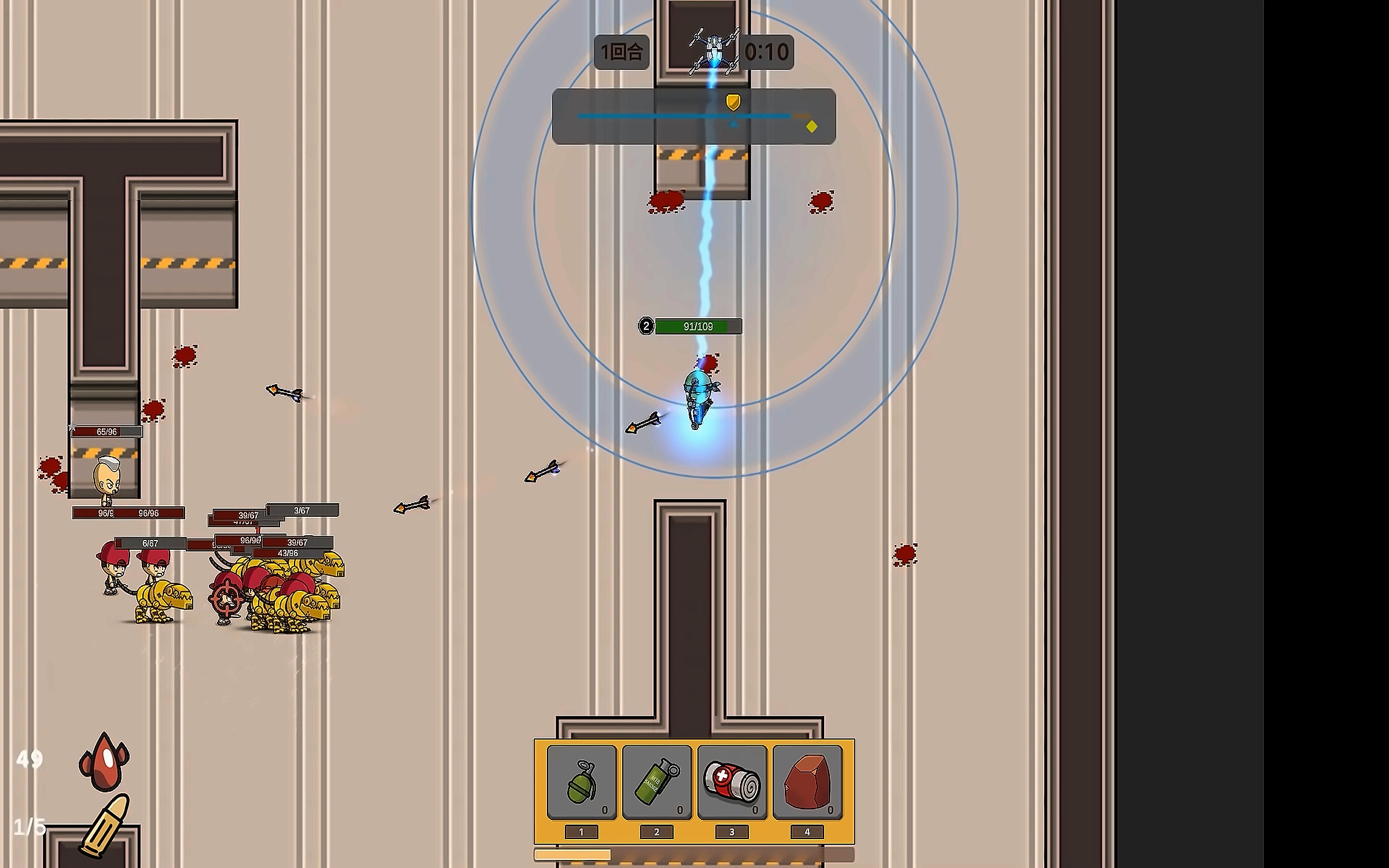Image resolution: width=1389 pixels, height=868 pixels.
Task: Select the red rock item slot
Action: 807,782
